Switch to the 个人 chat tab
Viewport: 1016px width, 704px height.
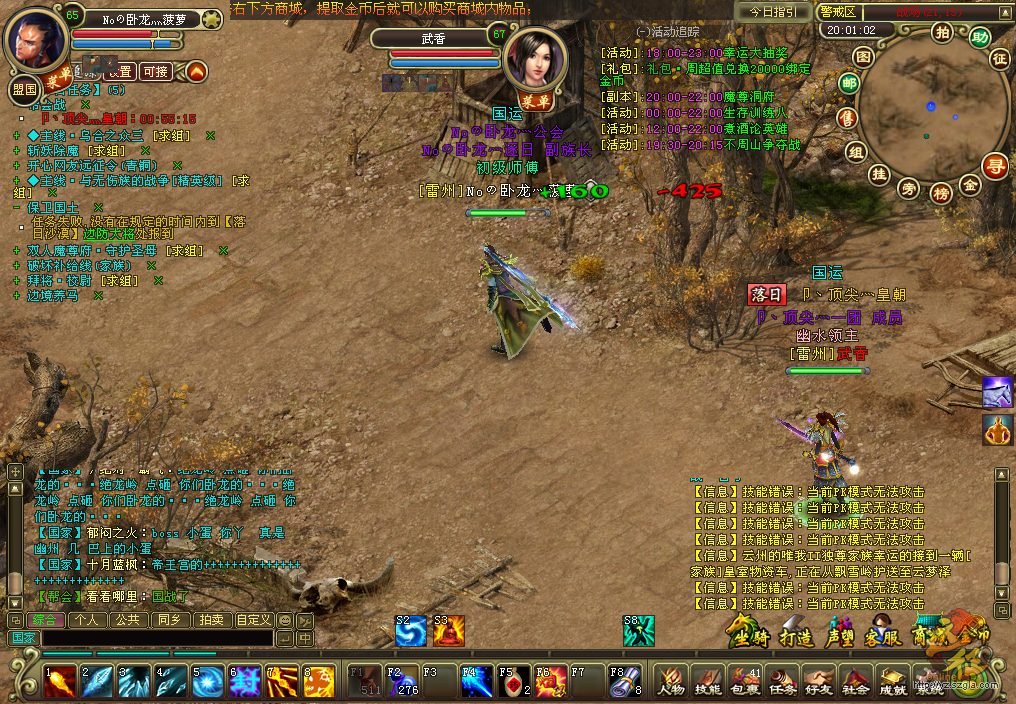[88, 620]
